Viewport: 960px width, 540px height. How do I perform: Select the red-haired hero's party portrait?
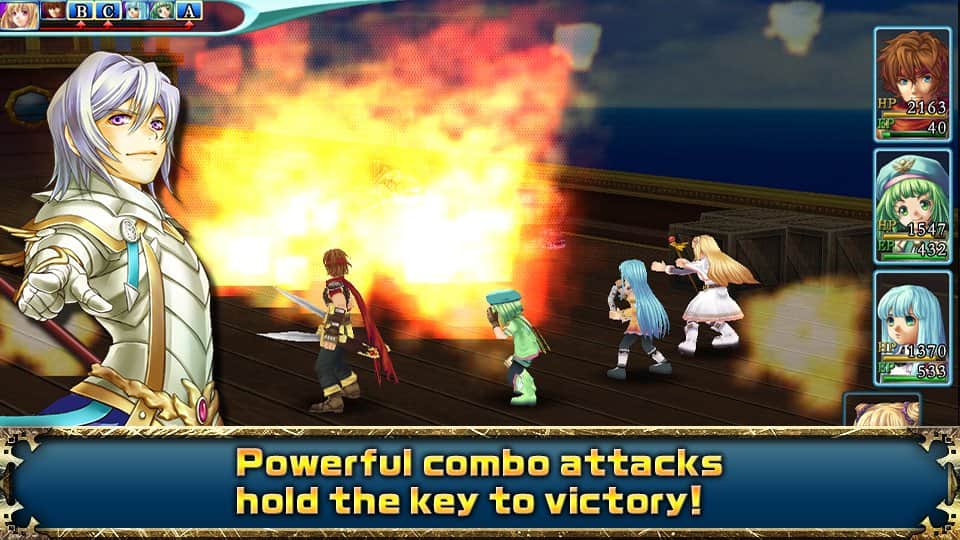click(x=911, y=84)
